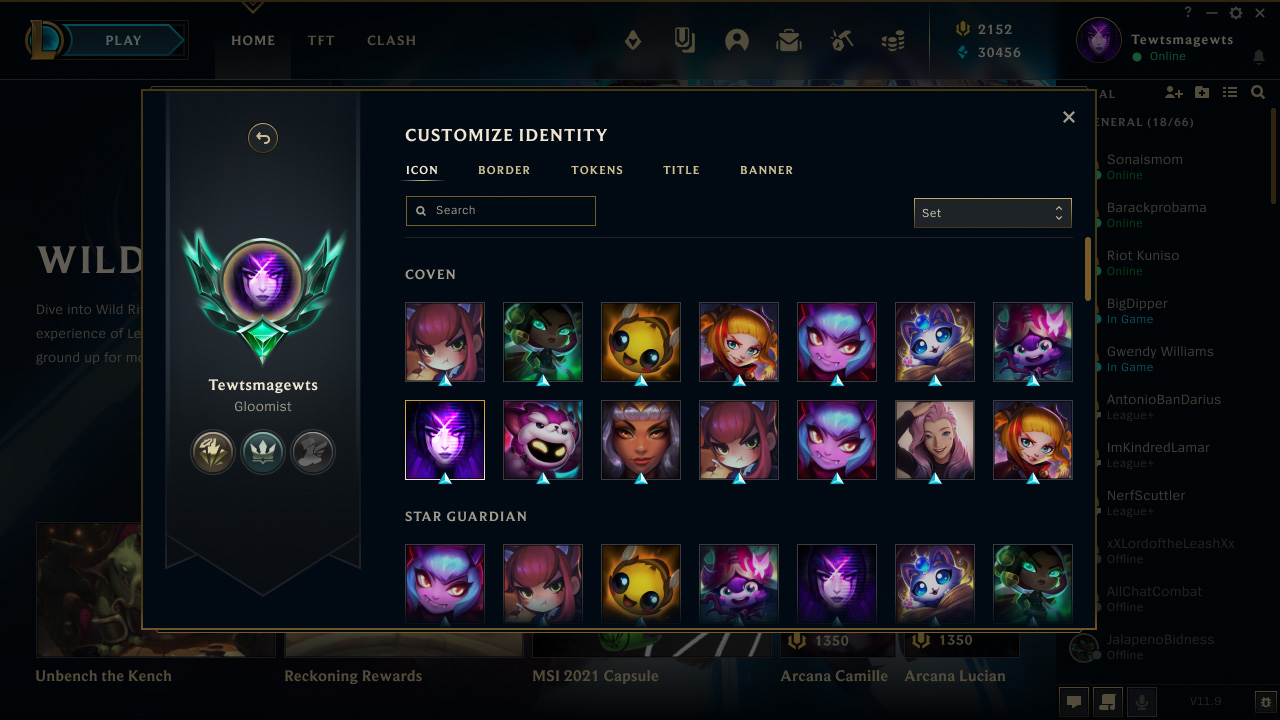Show the Banner tab
Image resolution: width=1280 pixels, height=720 pixels.
coord(766,170)
